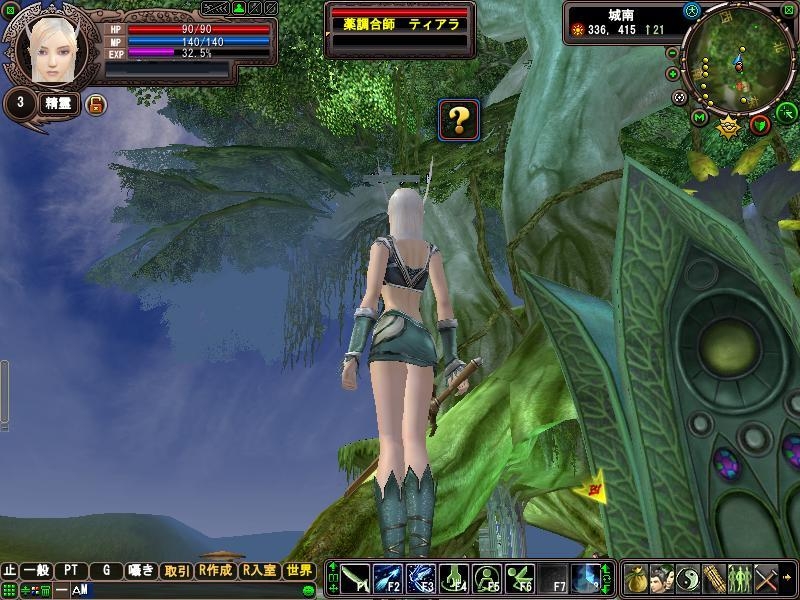Open the 取引 trade chat tab
The image size is (800, 600).
(177, 570)
